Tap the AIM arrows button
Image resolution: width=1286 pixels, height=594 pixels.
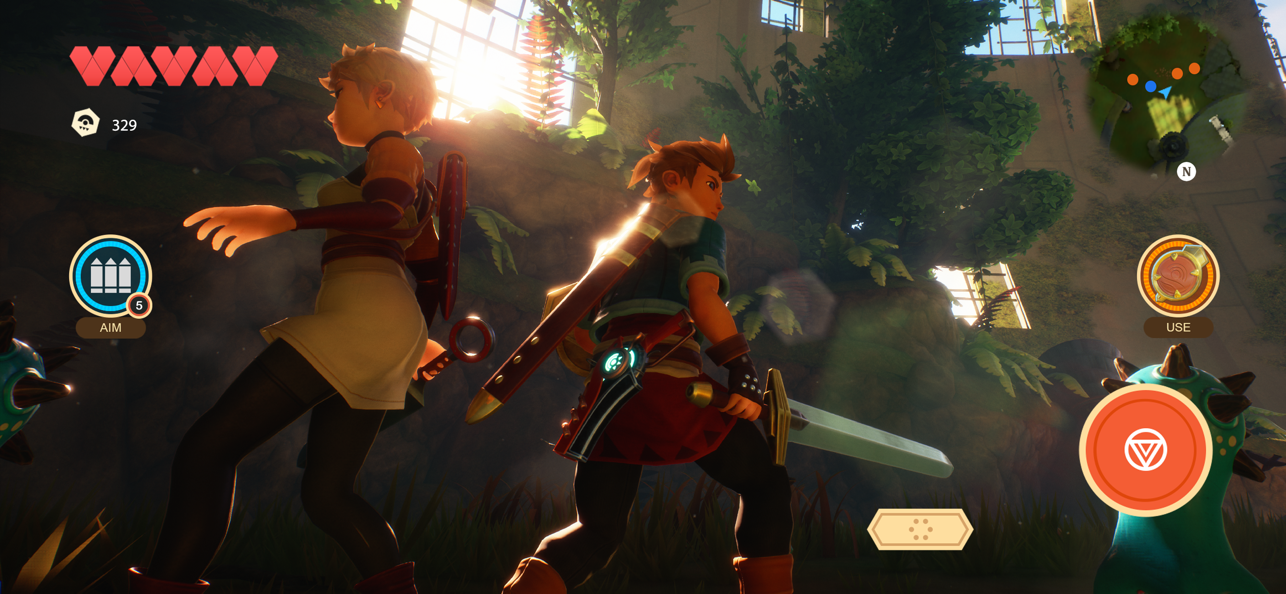[110, 276]
